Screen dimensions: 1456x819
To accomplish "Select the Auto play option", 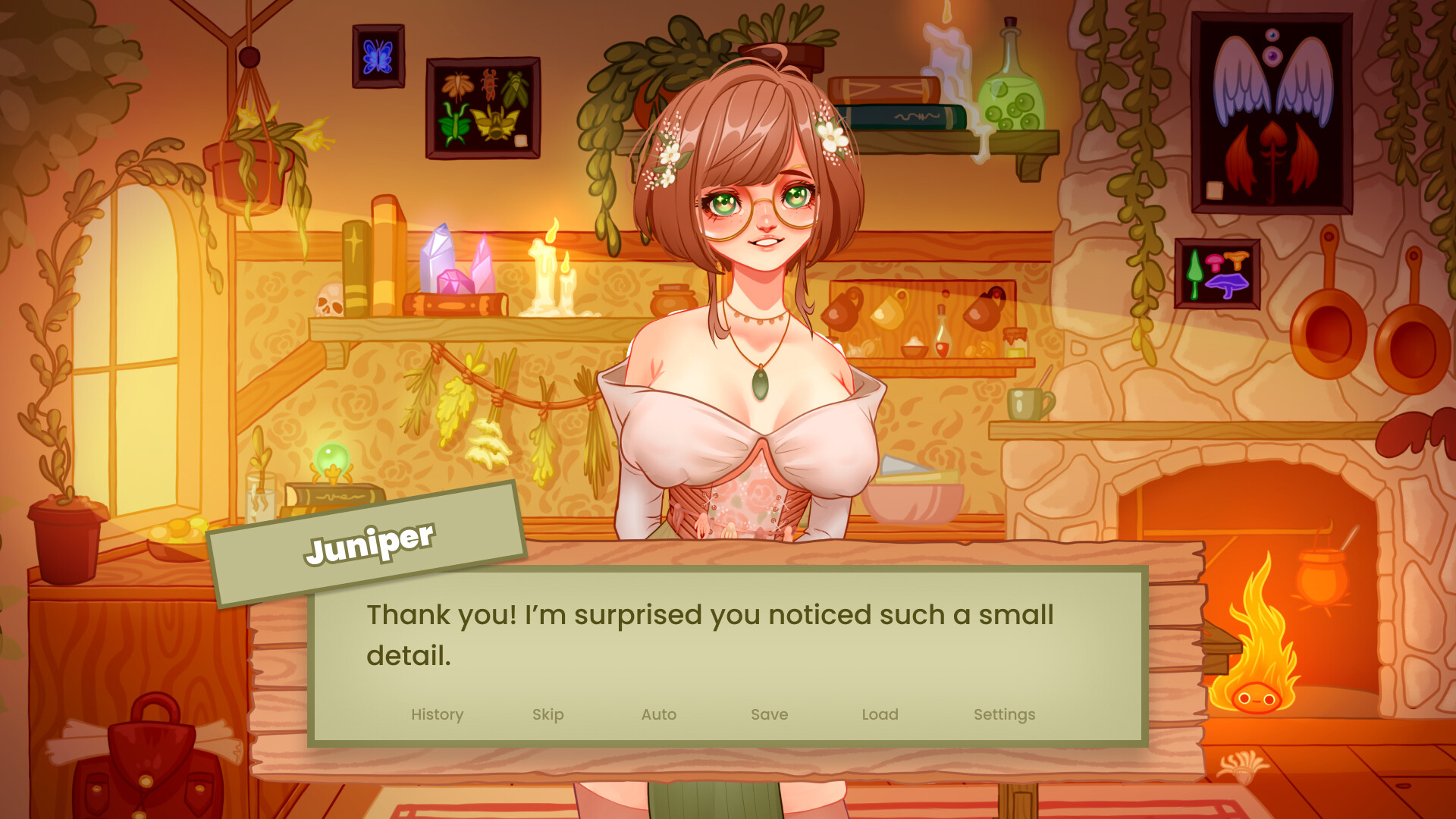I will (658, 714).
